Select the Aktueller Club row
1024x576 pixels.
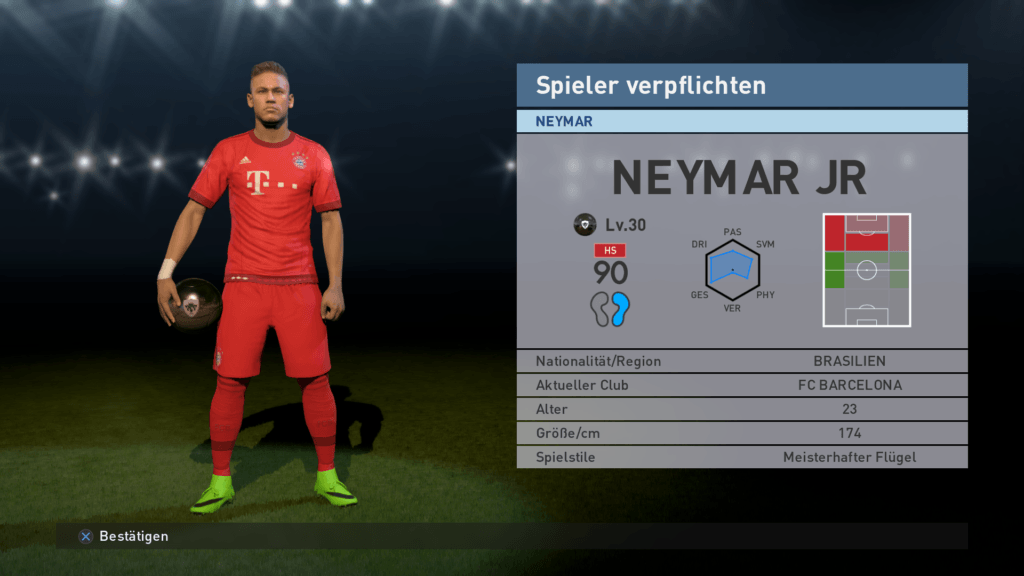(x=741, y=385)
